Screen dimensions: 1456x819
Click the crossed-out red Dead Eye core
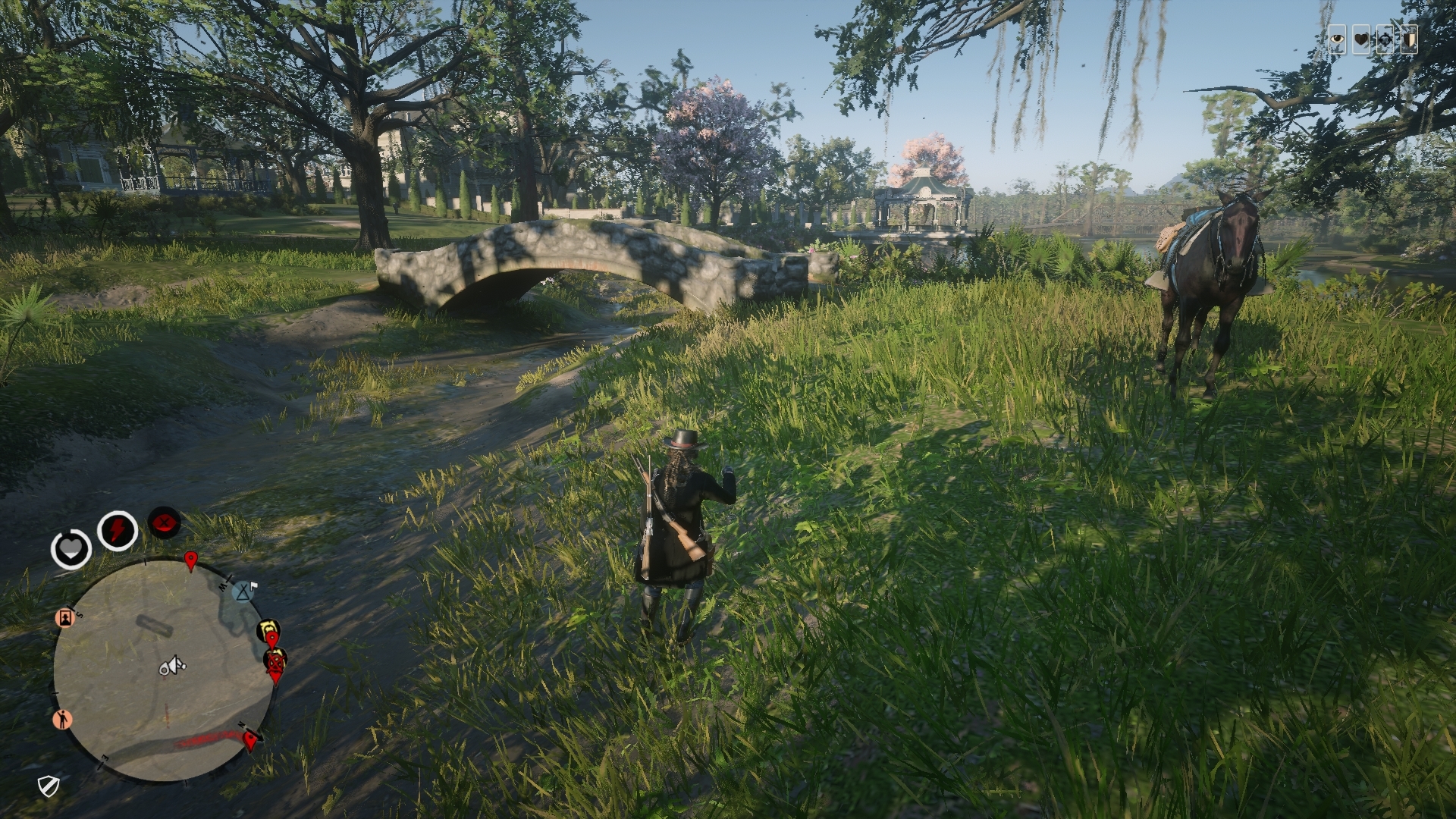[x=164, y=524]
